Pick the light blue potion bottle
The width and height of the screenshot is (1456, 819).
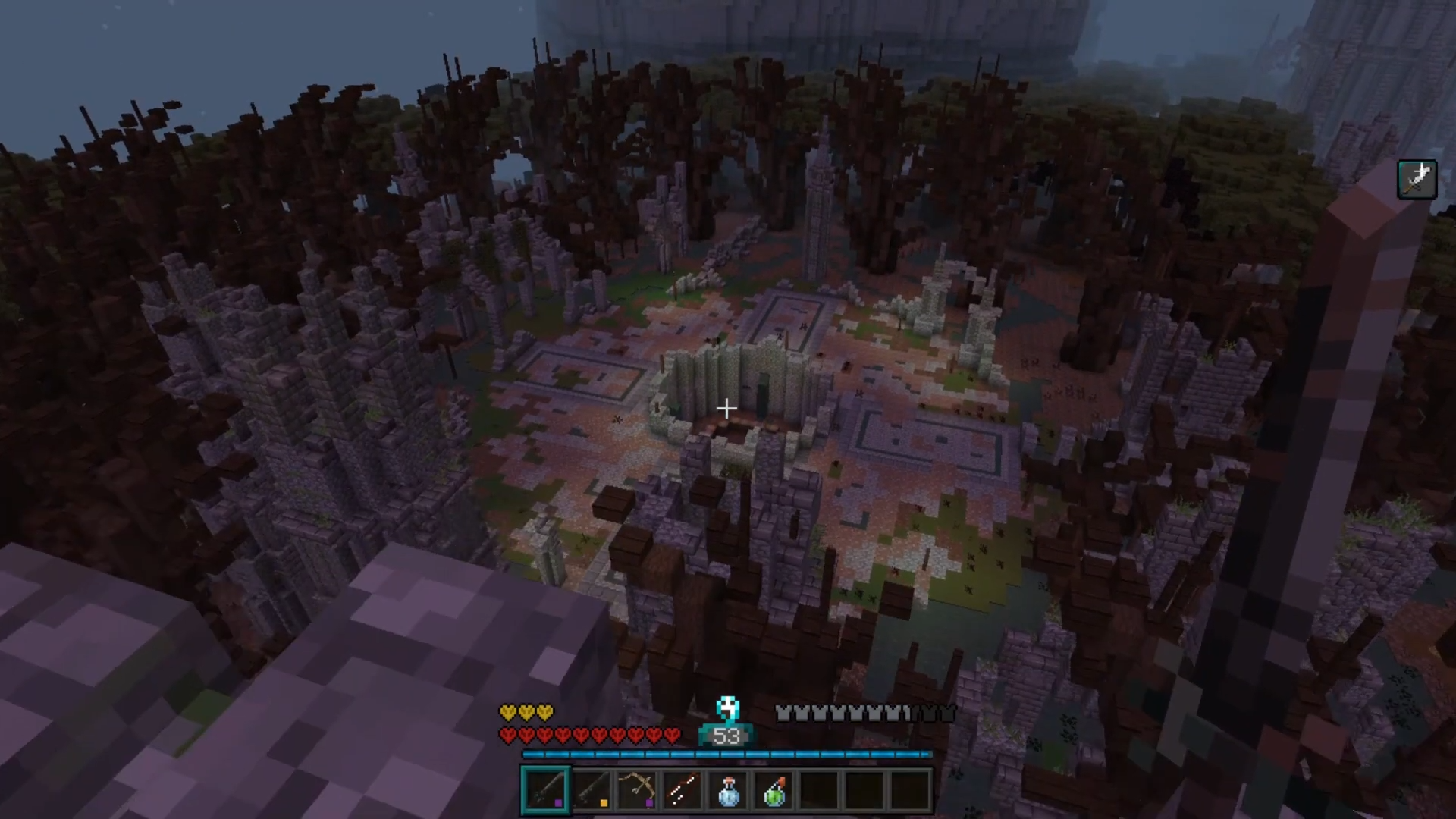(727, 790)
